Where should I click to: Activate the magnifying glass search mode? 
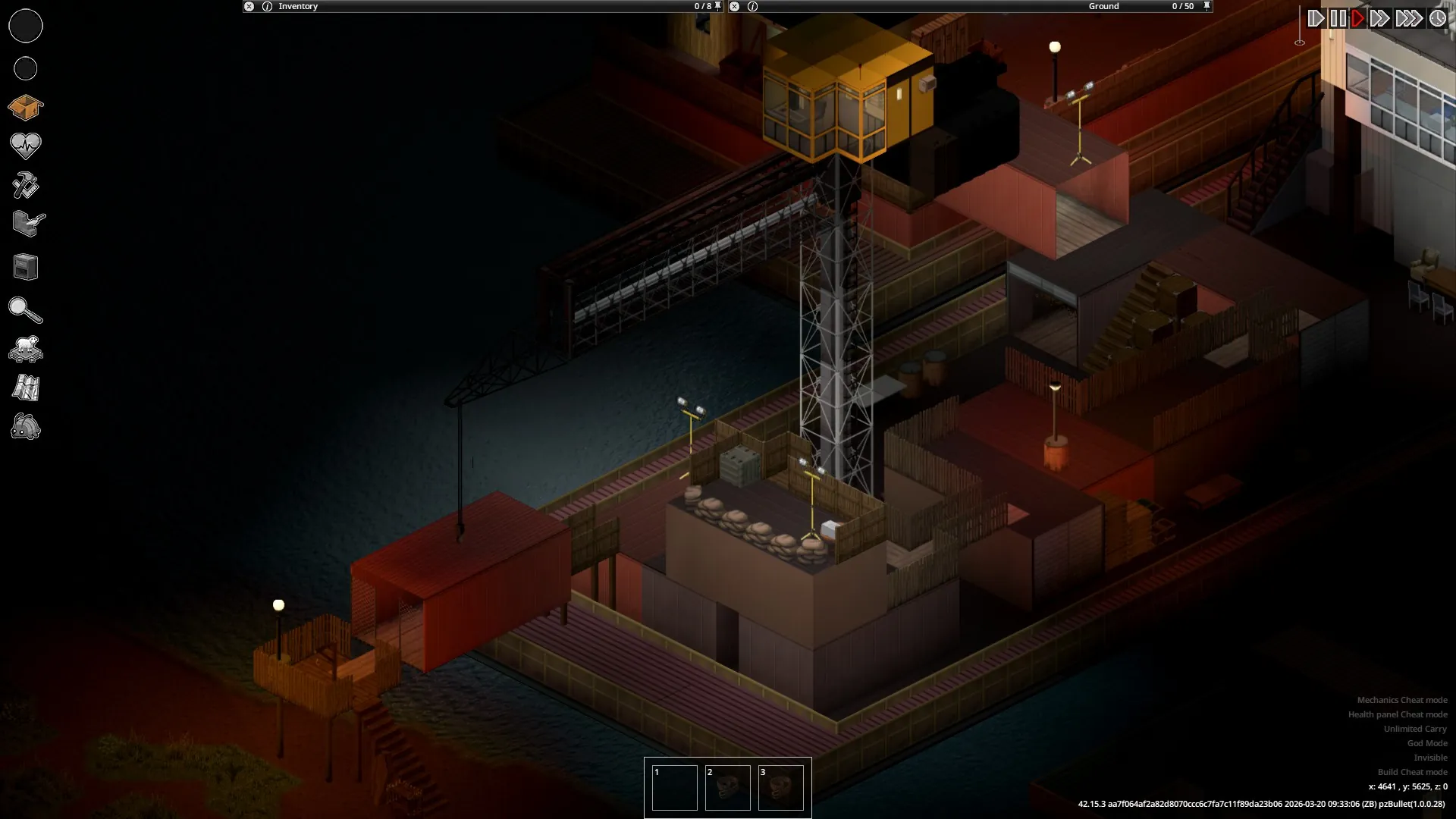click(25, 310)
